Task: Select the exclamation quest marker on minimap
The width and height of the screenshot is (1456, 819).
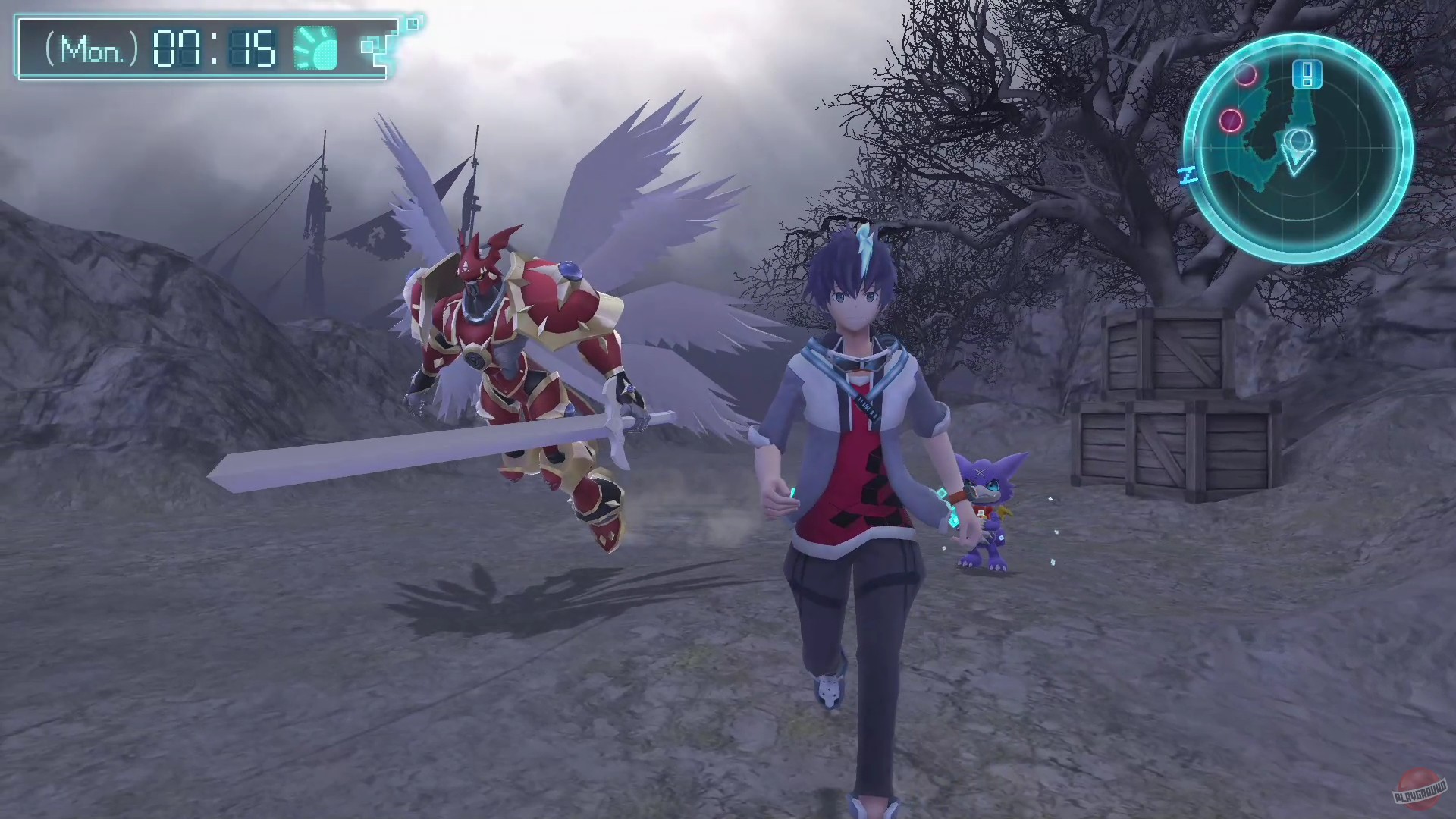Action: [1307, 74]
